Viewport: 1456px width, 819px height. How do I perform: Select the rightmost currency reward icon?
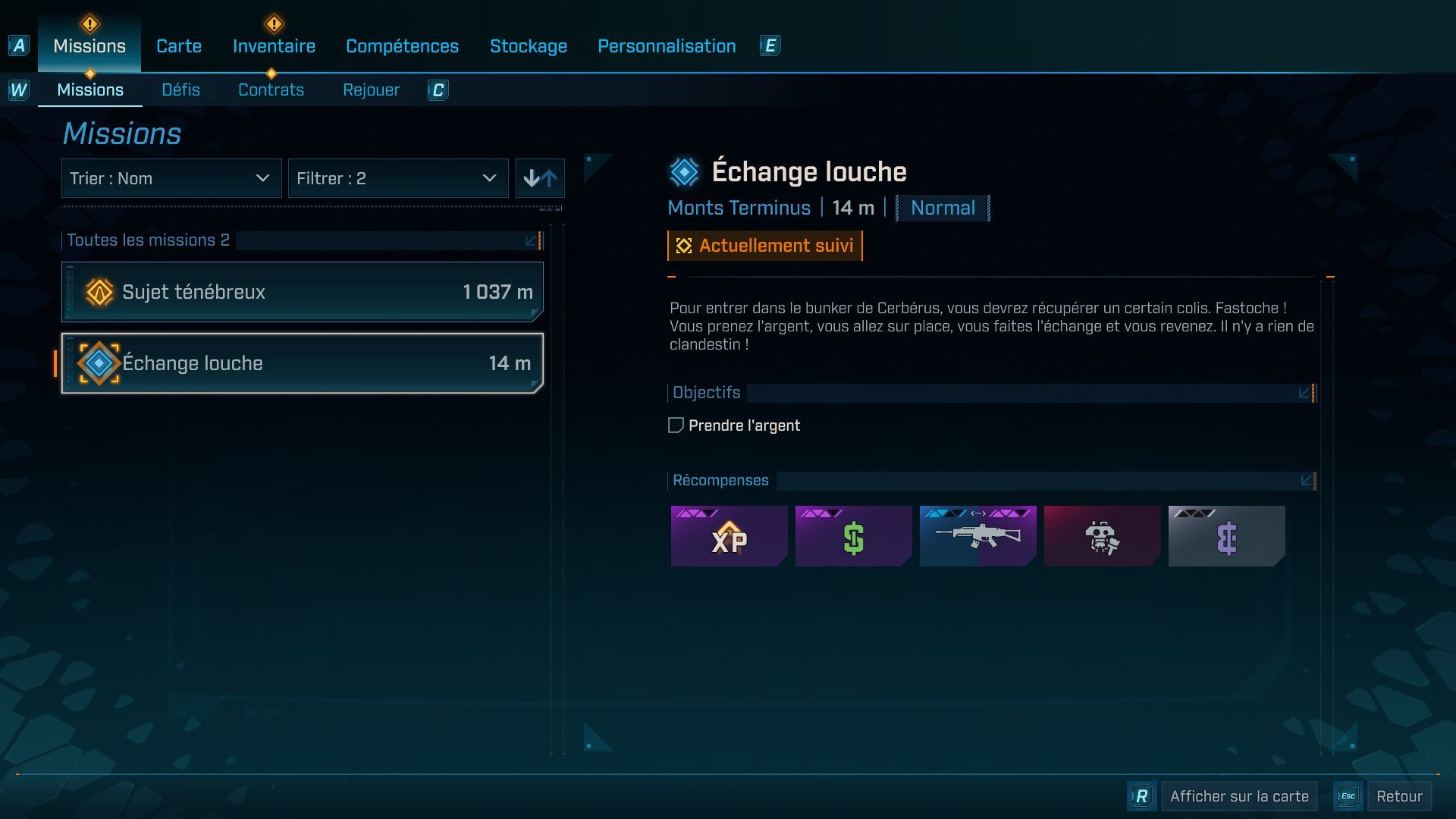[1226, 536]
